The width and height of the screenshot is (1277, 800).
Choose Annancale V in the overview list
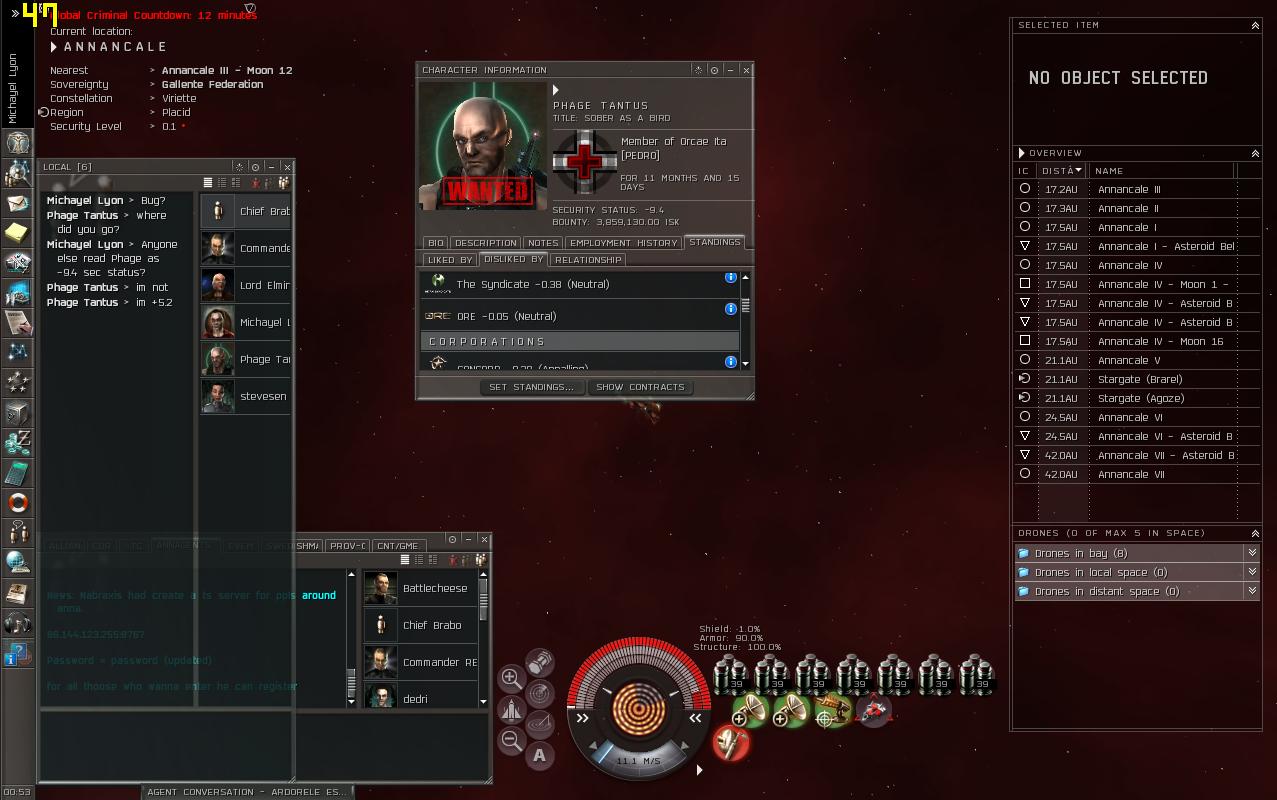point(1129,360)
